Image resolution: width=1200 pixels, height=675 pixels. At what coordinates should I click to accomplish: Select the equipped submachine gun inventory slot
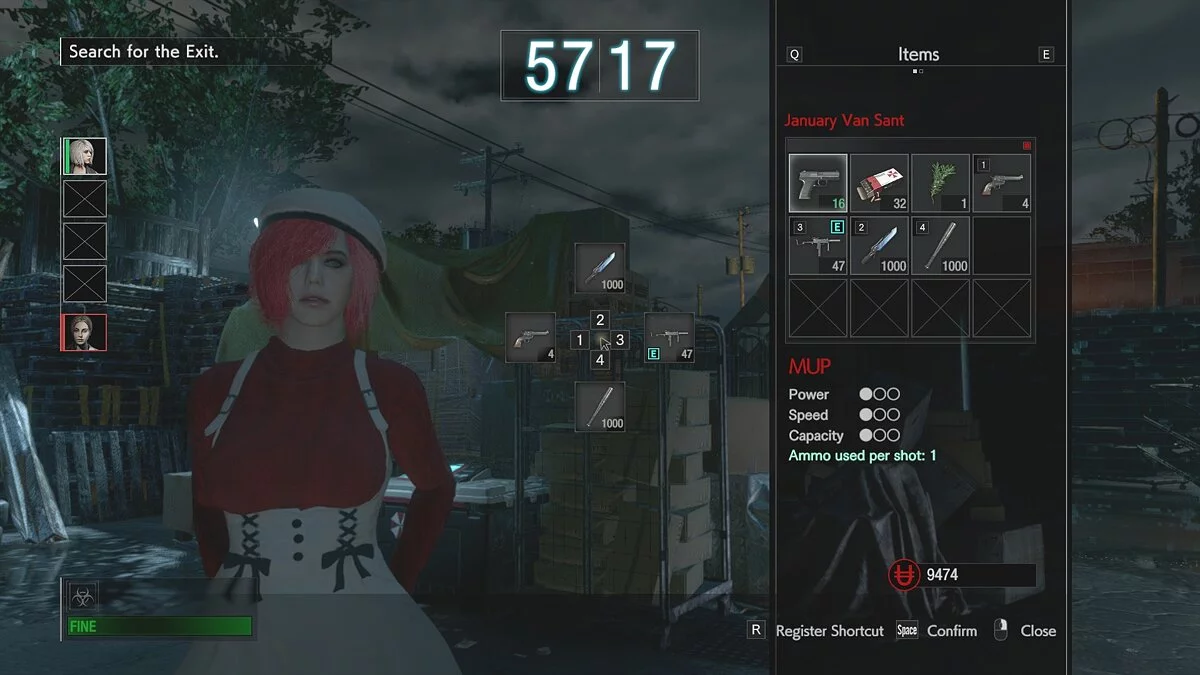(818, 246)
